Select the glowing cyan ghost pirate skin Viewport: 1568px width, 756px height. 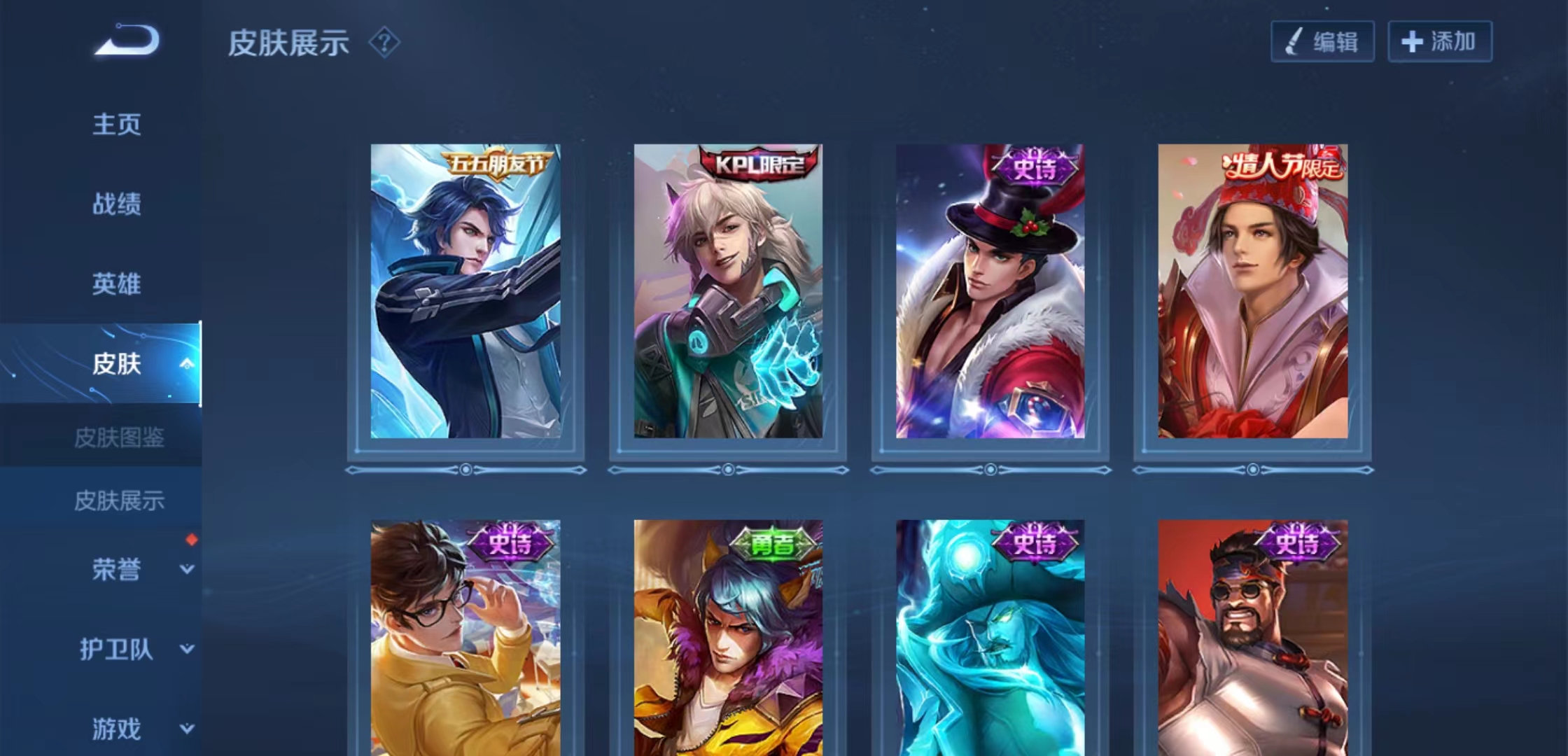click(990, 637)
